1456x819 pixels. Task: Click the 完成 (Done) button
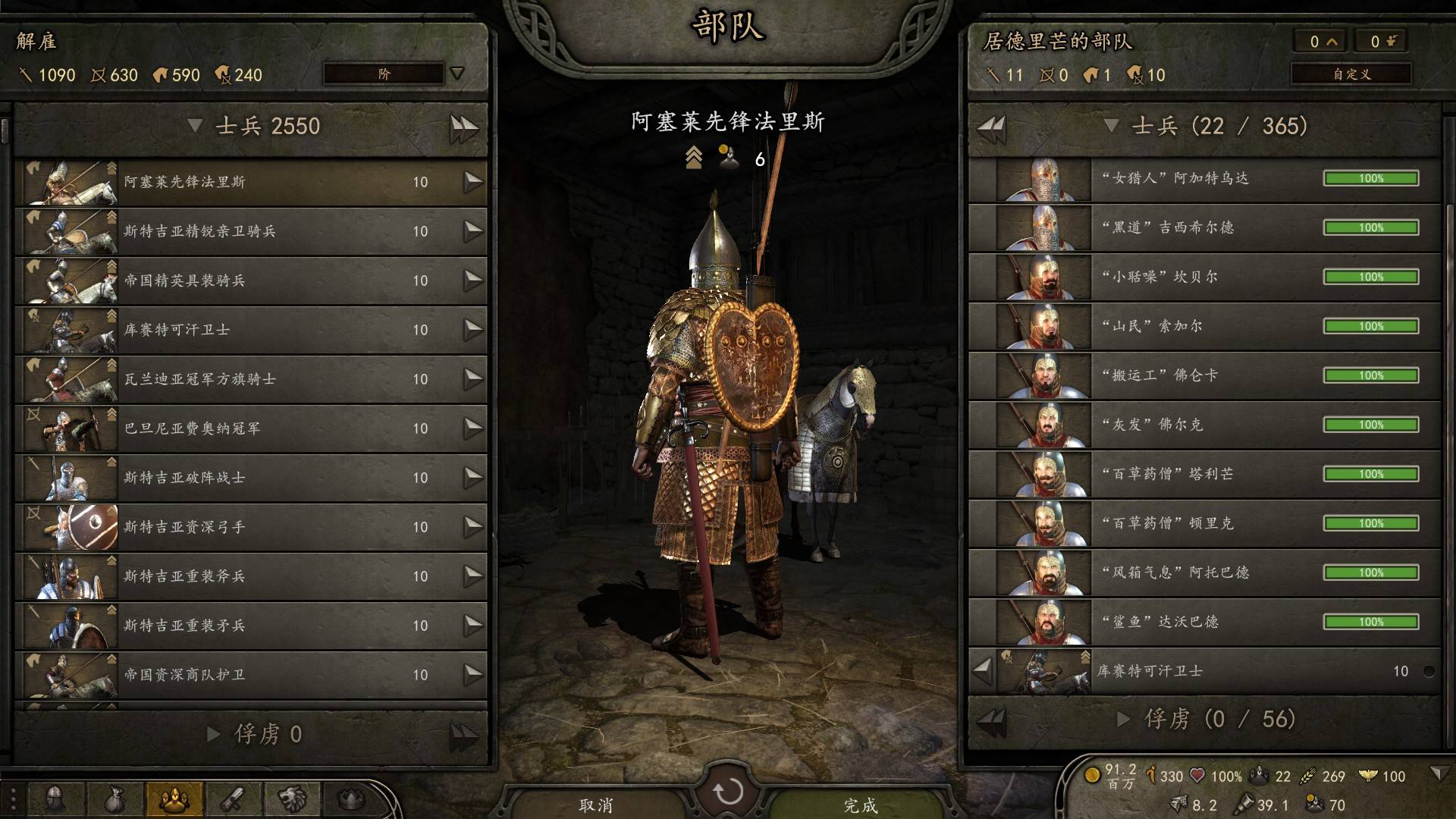(x=860, y=805)
